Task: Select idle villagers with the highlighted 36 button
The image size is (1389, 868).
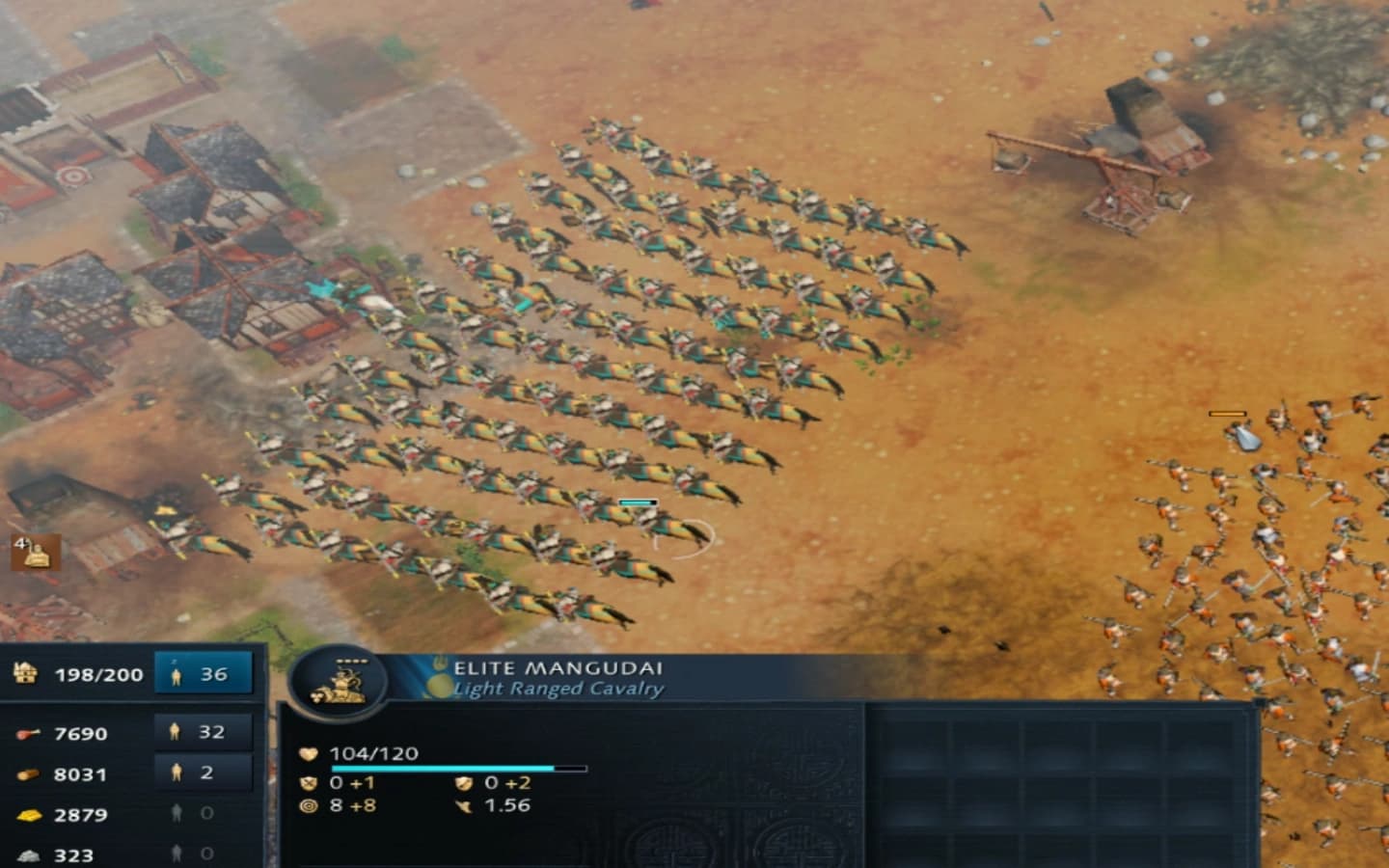Action: click(201, 672)
